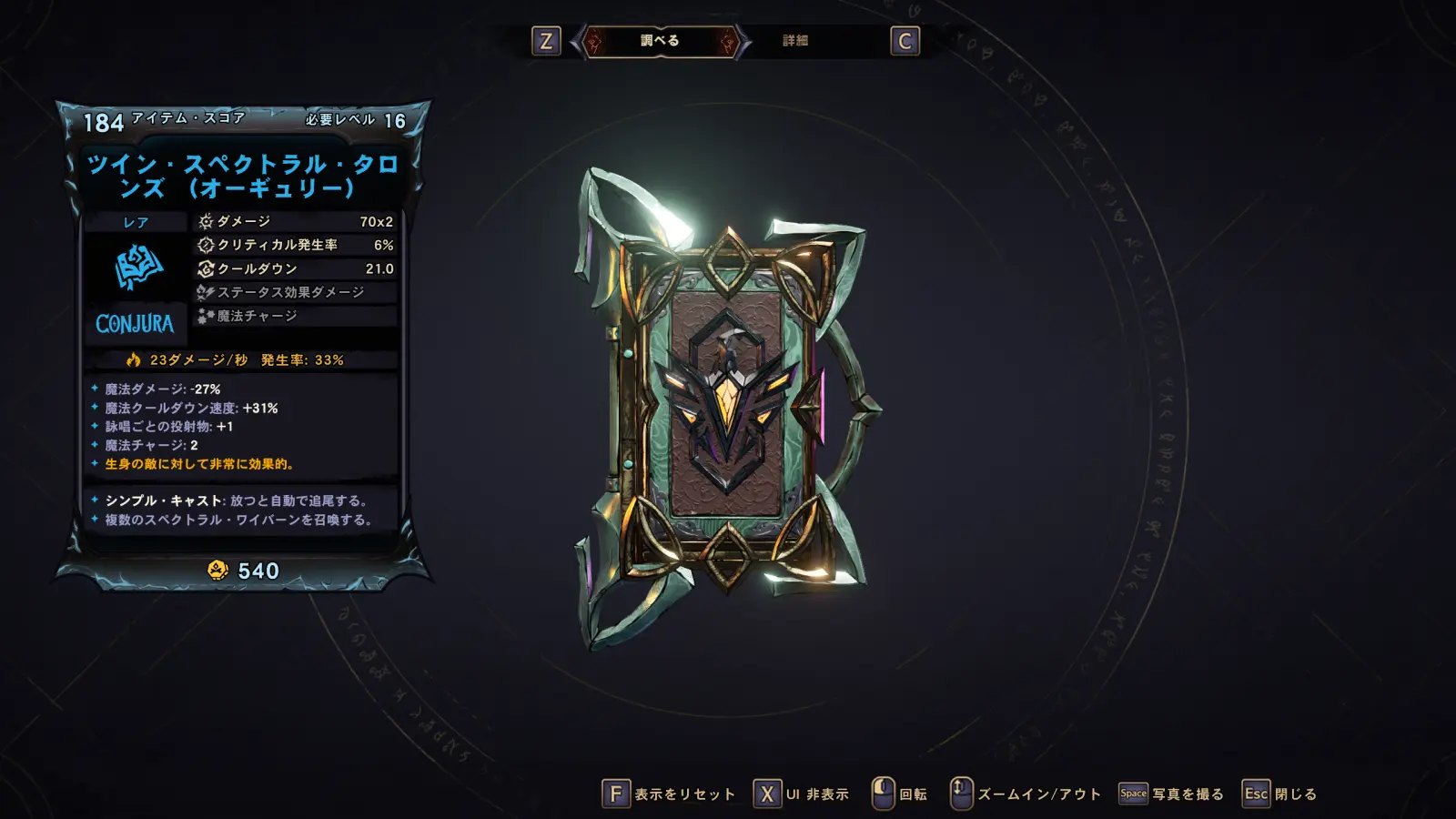
Task: Take a photo with 写真を撮る
Action: point(1171,794)
